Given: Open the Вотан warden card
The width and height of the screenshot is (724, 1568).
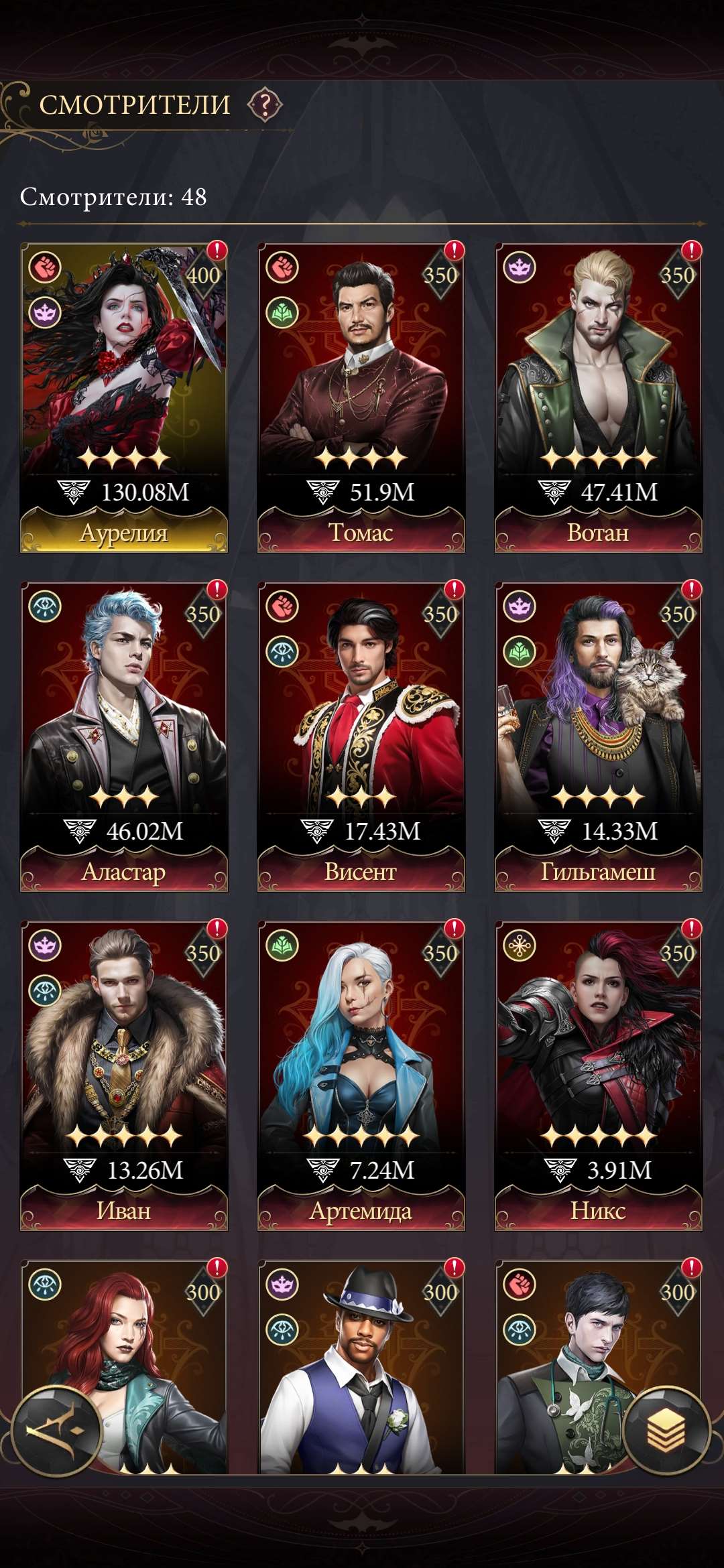Looking at the screenshot, I should [599, 397].
